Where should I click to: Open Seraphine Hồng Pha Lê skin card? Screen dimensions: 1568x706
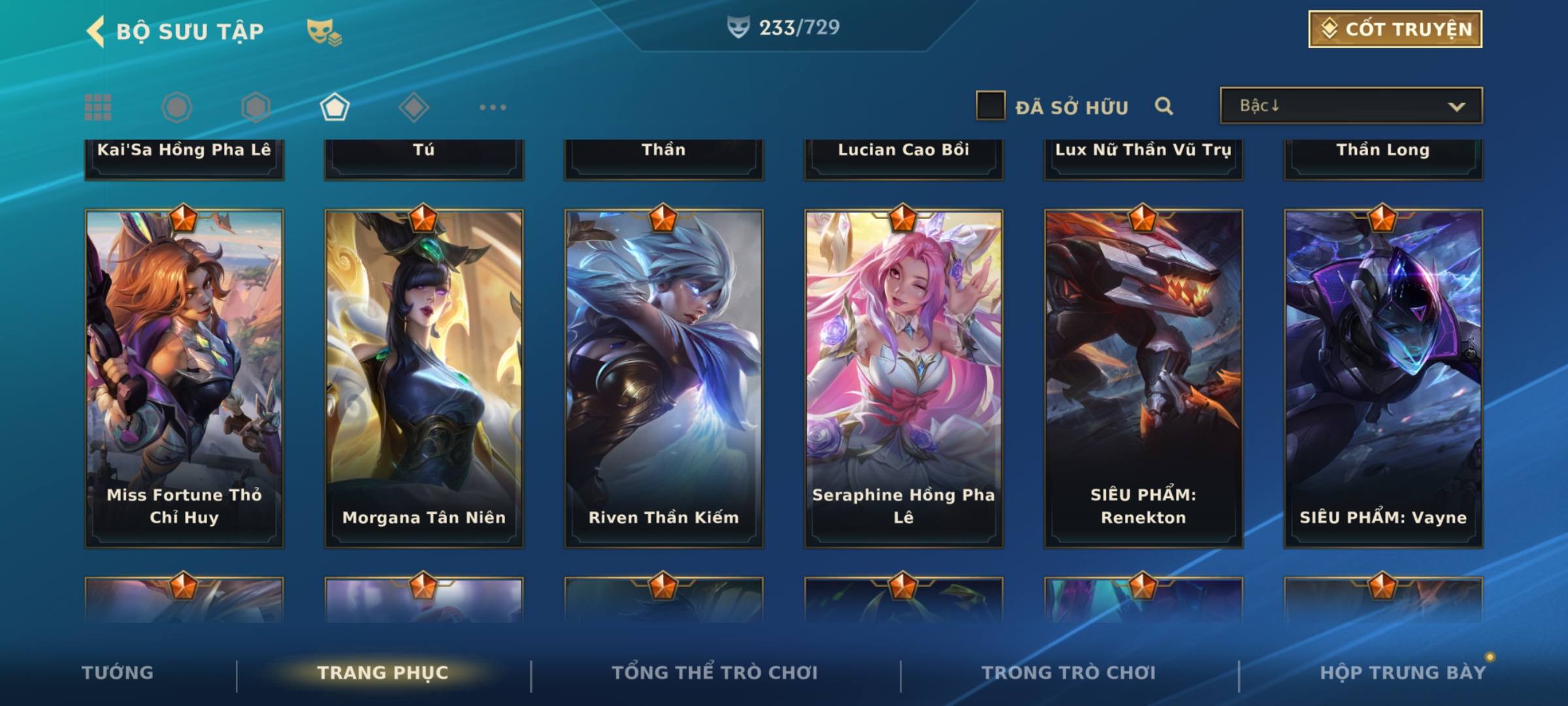pyautogui.click(x=904, y=378)
